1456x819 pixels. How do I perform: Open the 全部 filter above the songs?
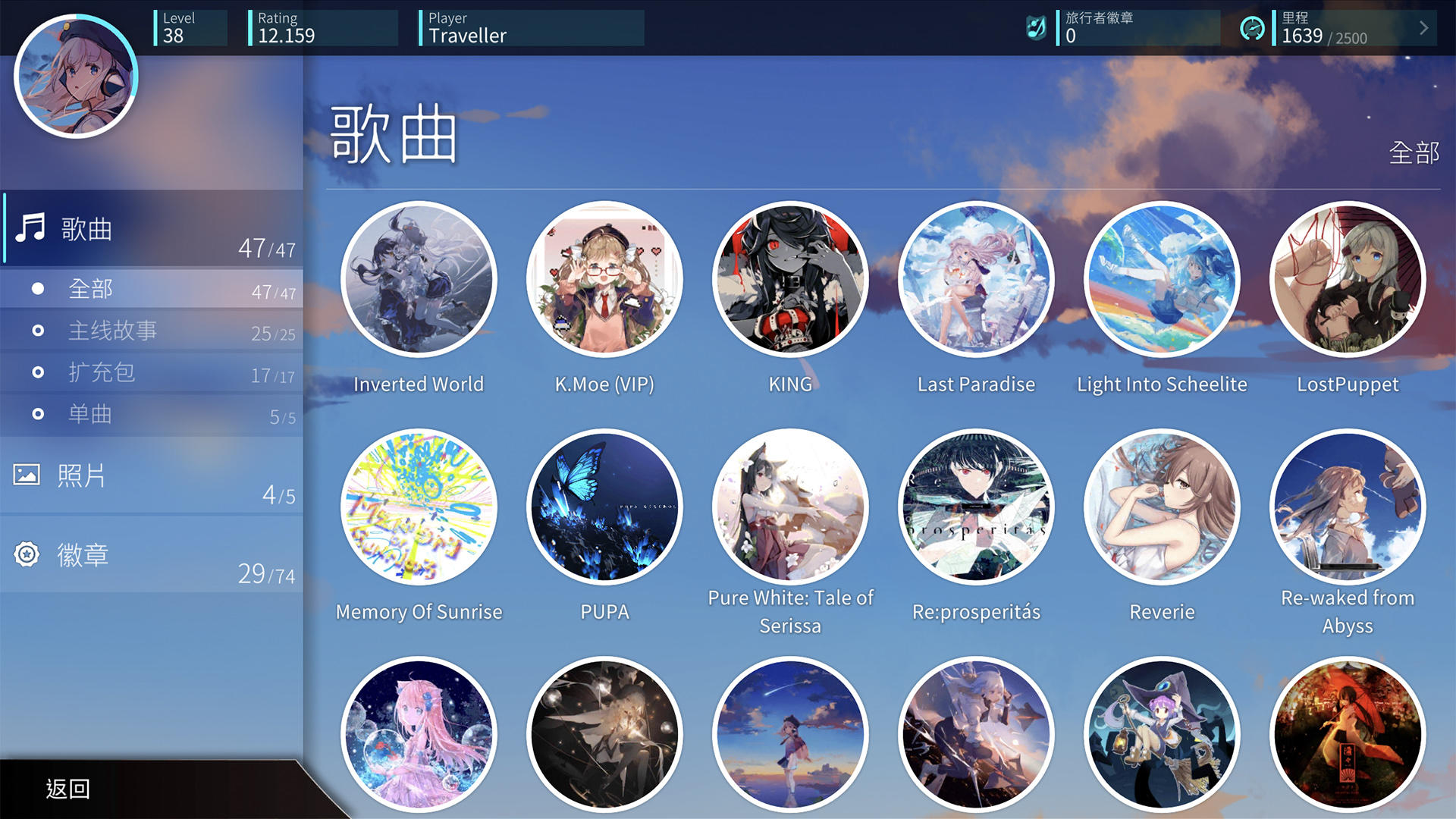click(x=1415, y=153)
